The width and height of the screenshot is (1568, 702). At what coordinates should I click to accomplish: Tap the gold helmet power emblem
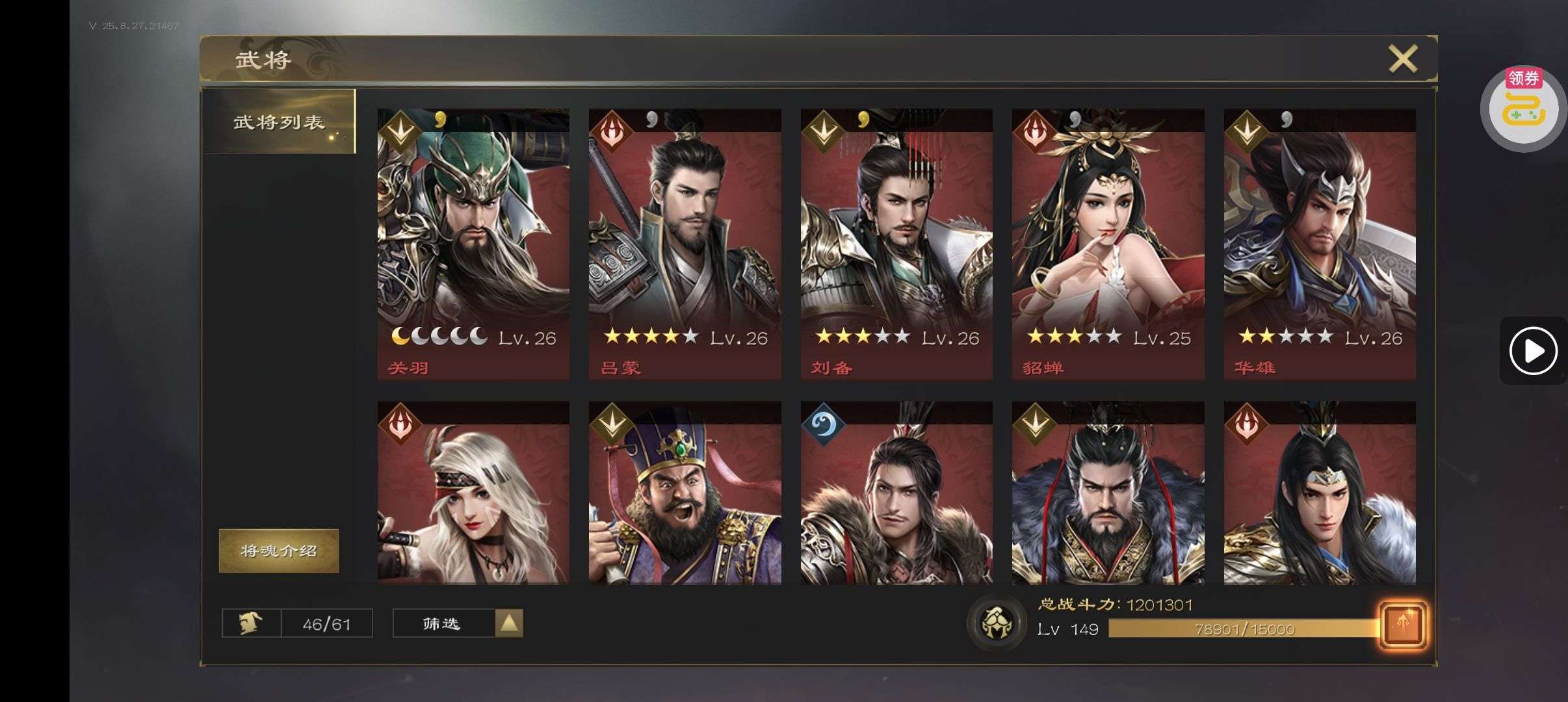[x=995, y=622]
